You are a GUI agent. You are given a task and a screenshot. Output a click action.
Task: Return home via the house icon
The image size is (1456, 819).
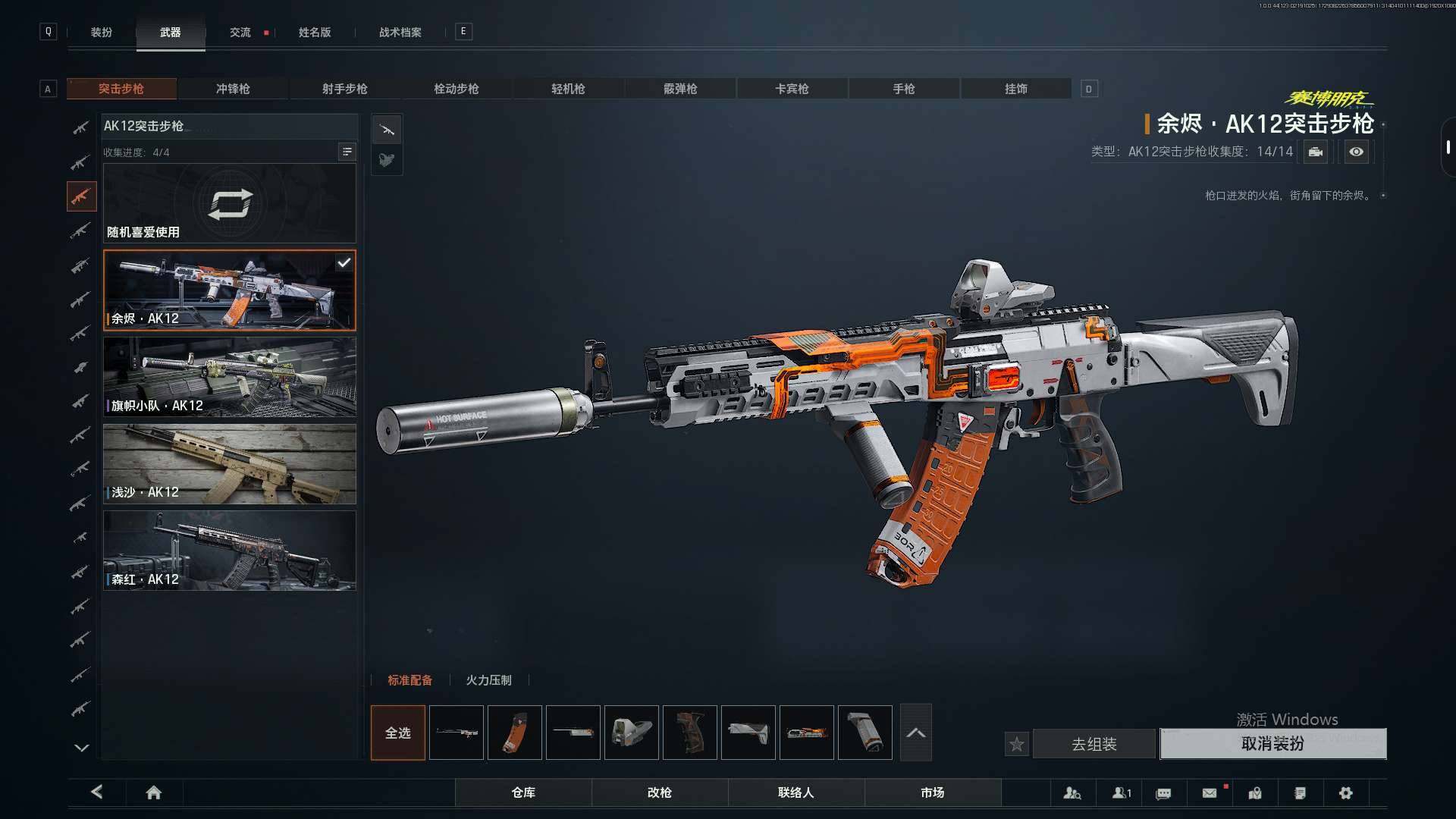pos(154,792)
